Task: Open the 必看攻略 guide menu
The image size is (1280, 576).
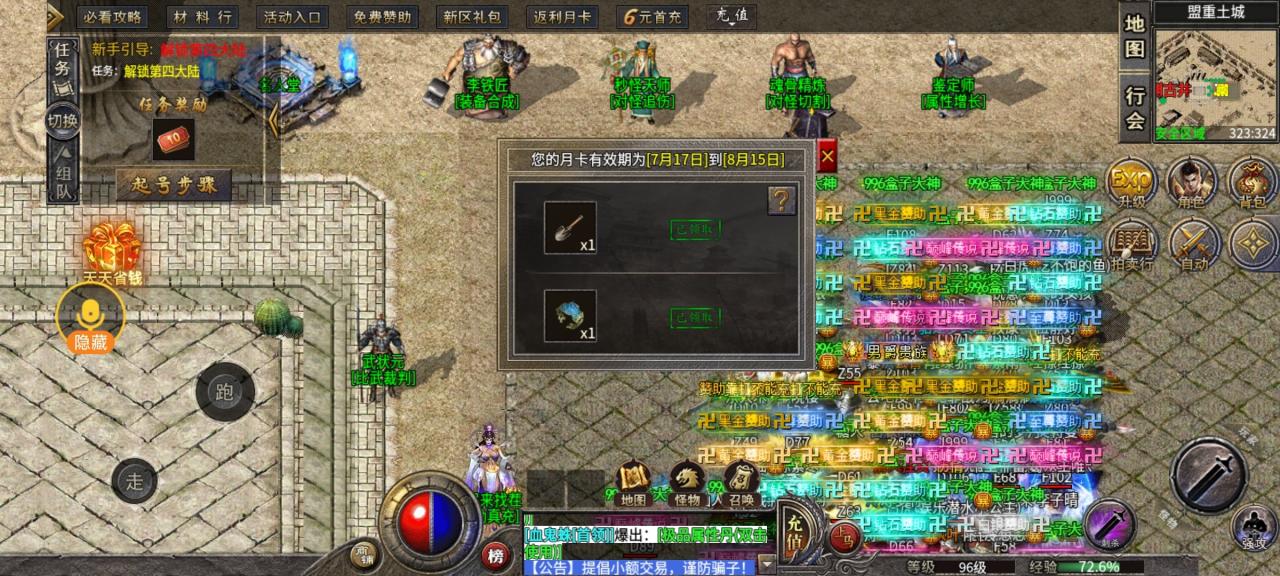Action: pyautogui.click(x=112, y=17)
